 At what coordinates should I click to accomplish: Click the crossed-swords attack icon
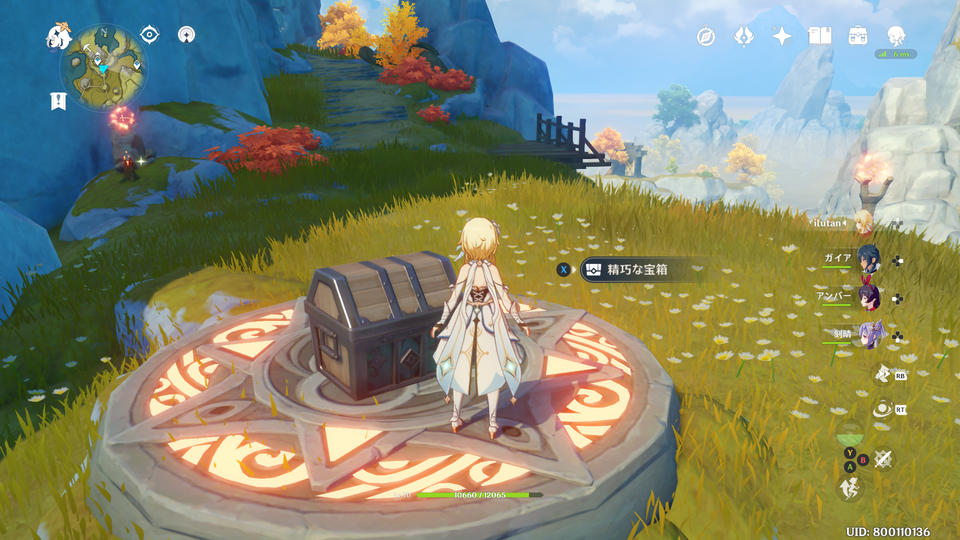click(x=882, y=459)
